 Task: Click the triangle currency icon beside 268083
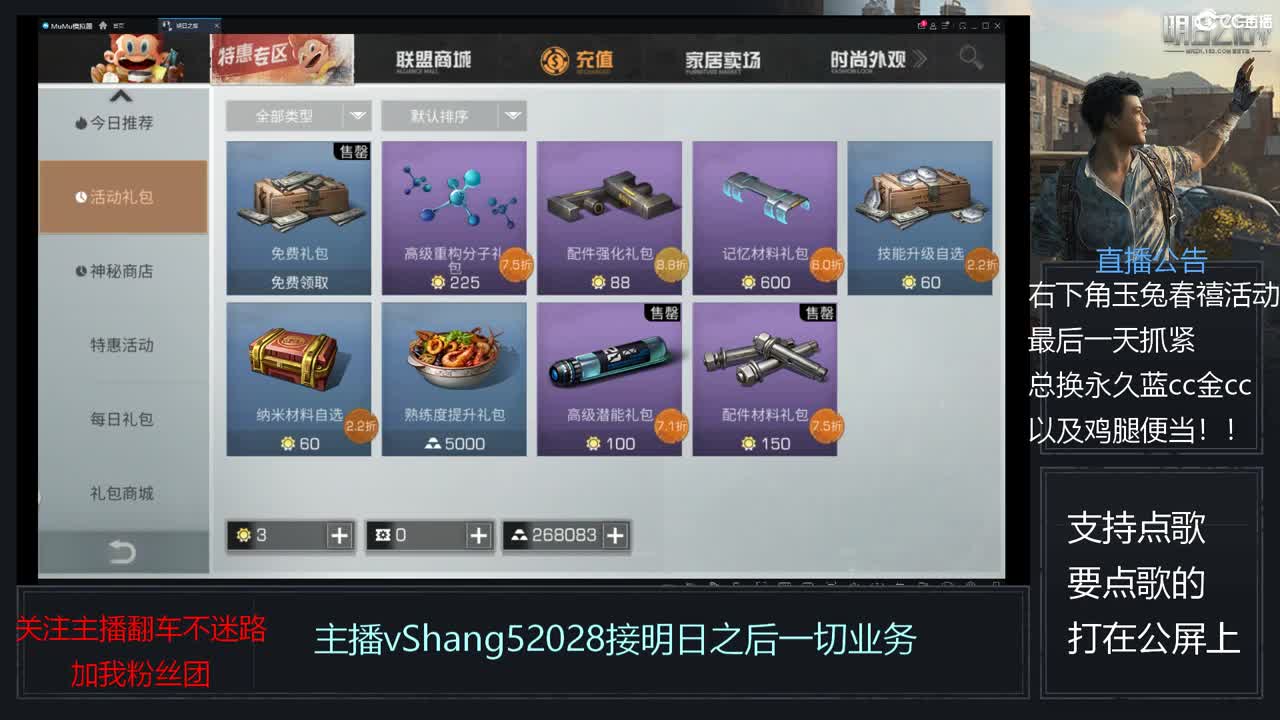point(519,536)
